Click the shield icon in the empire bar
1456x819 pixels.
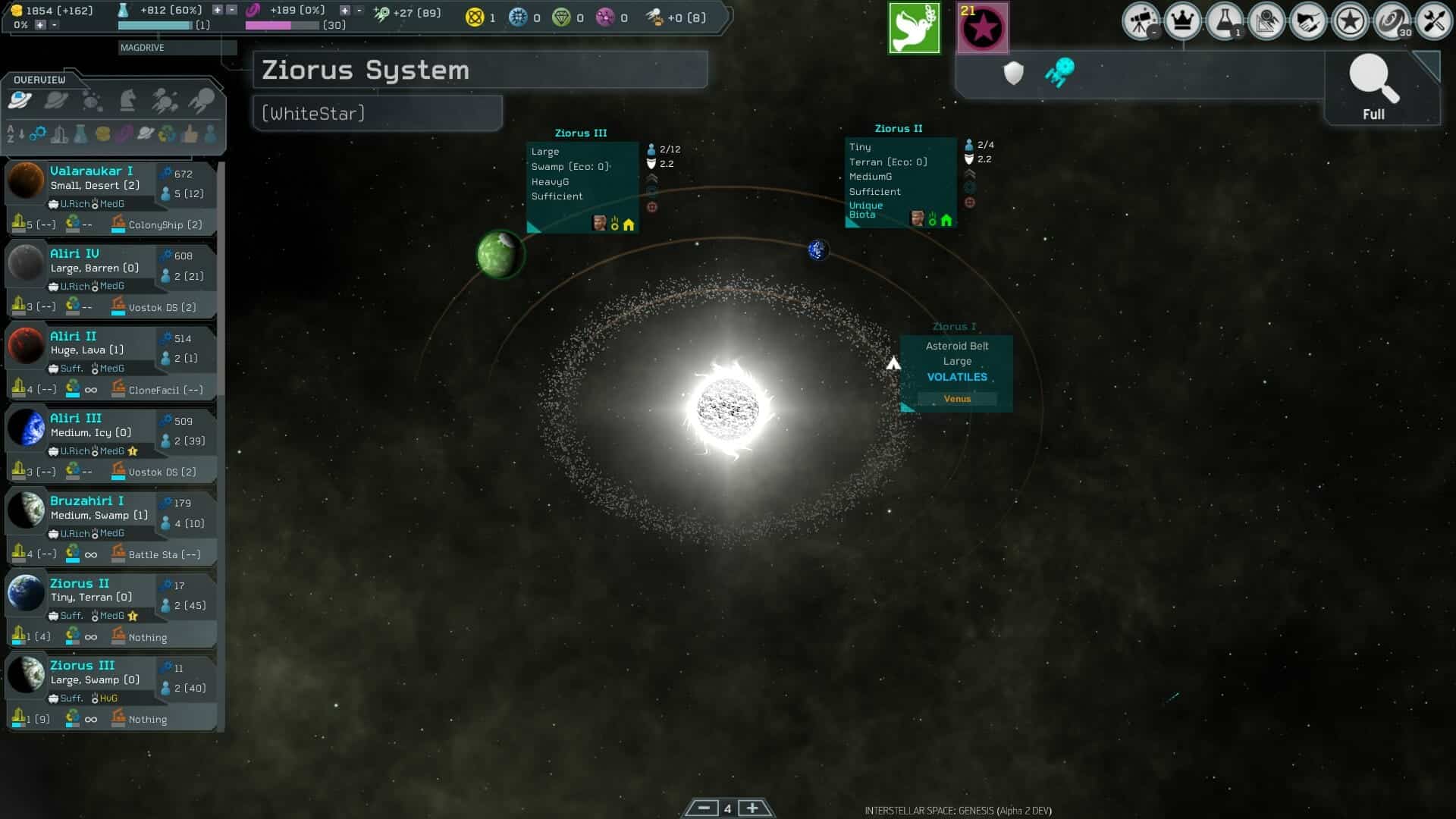click(1014, 73)
